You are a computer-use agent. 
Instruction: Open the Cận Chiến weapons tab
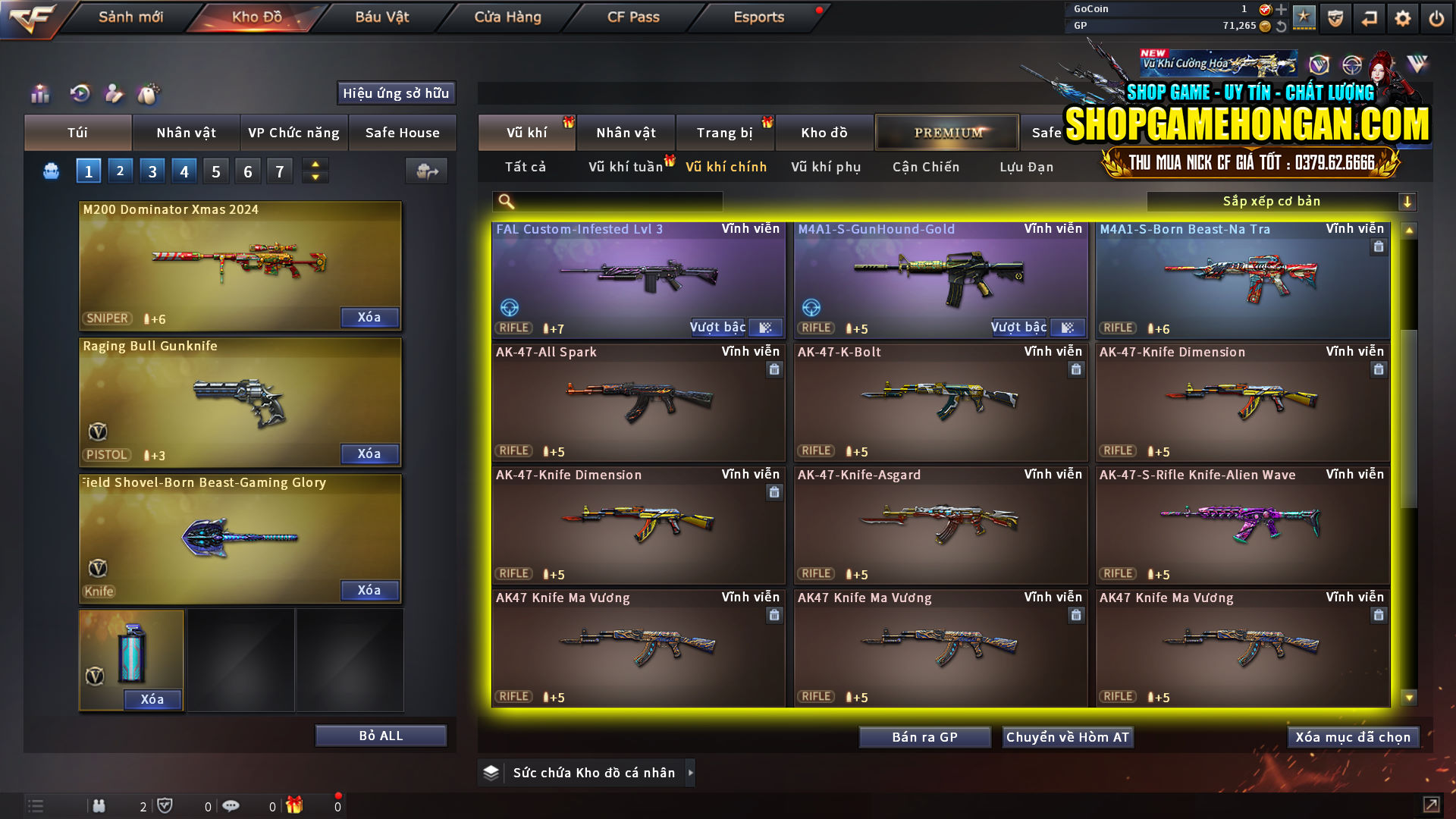tap(925, 167)
